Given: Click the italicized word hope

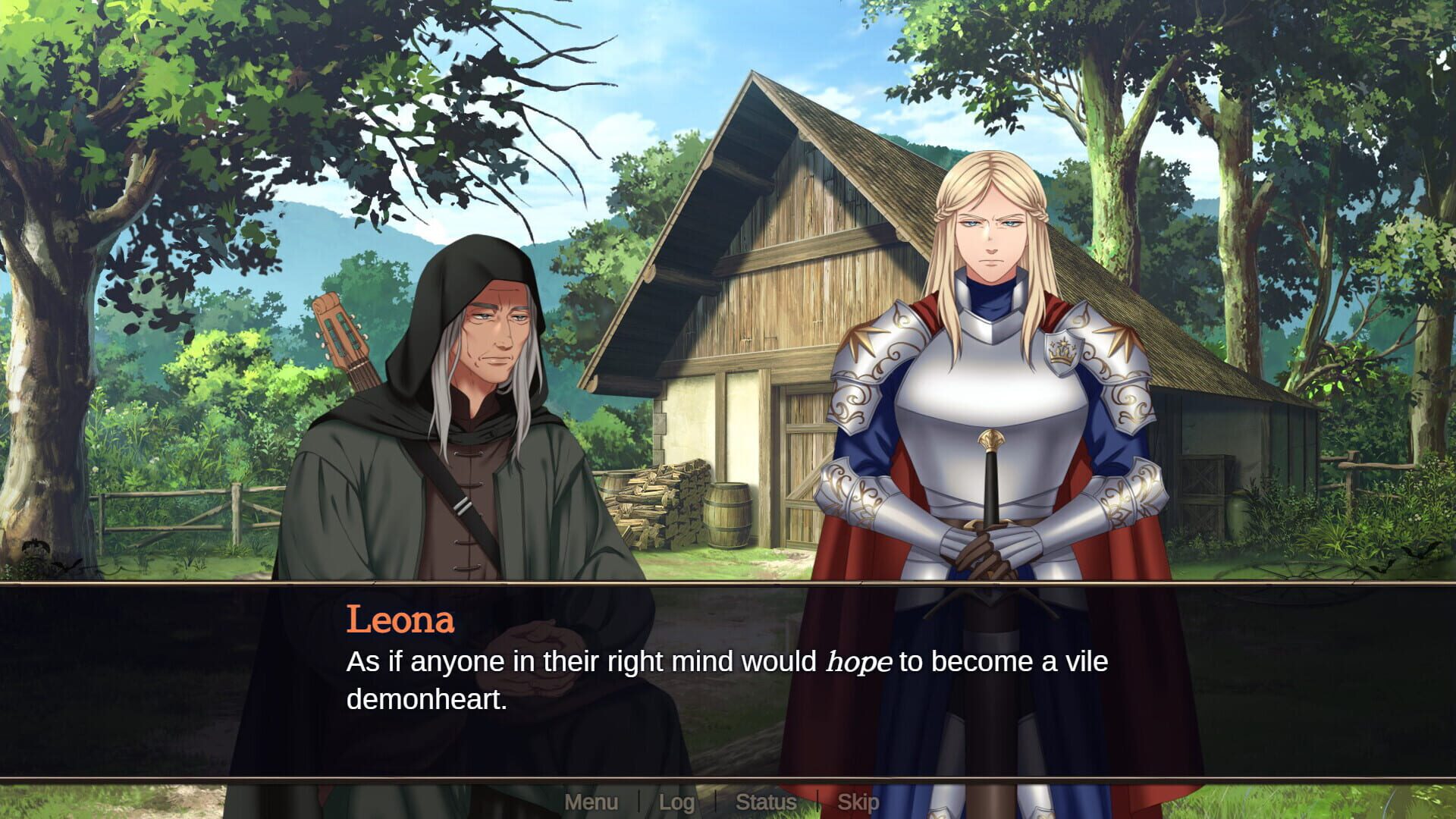Looking at the screenshot, I should pyautogui.click(x=859, y=664).
